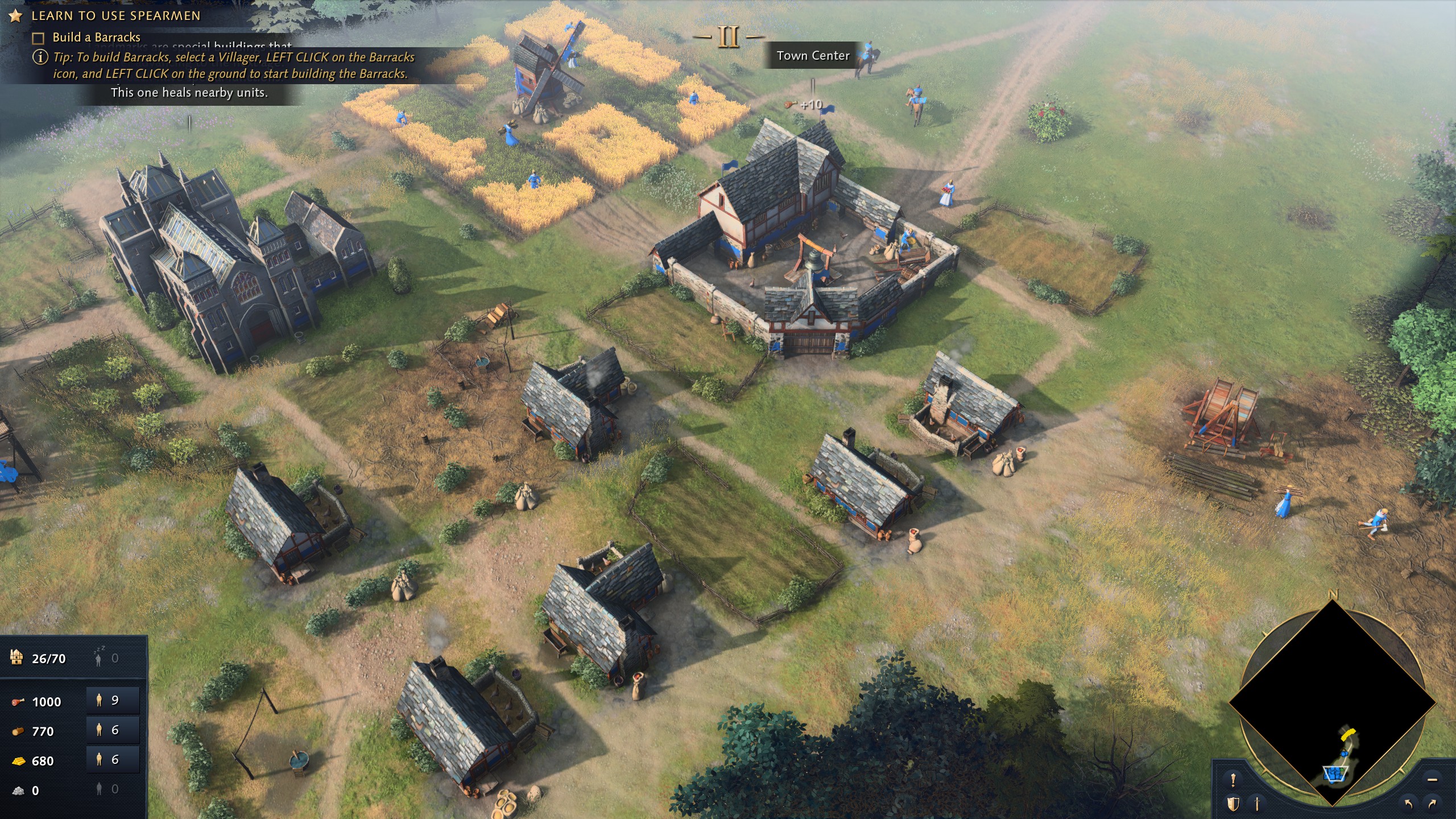Click the shield icon beside the minimap
1456x819 pixels.
(x=1233, y=804)
